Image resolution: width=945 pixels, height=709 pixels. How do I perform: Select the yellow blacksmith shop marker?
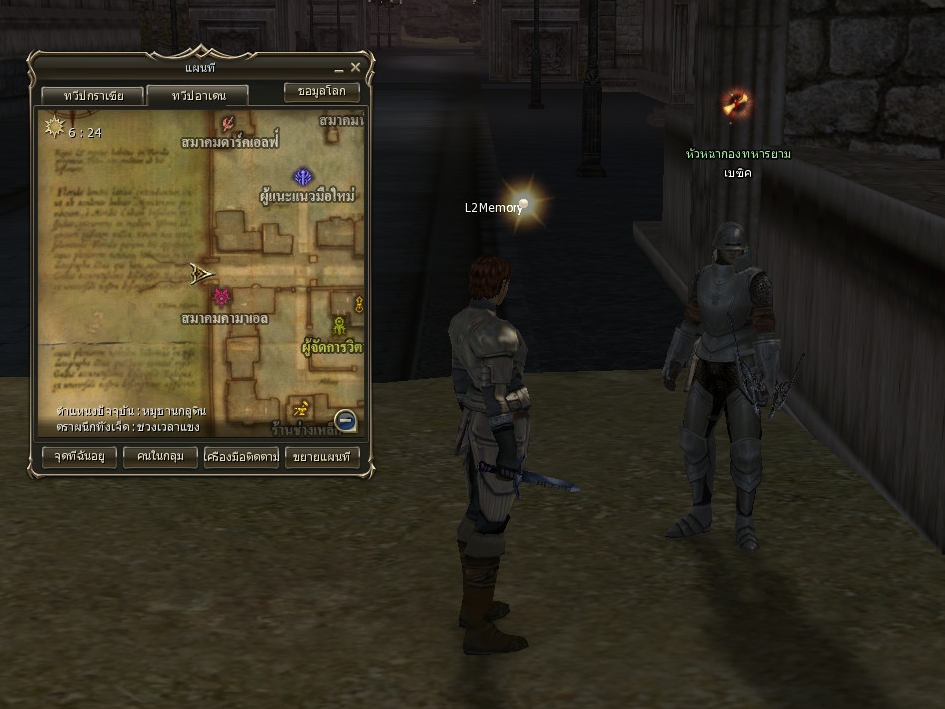tap(300, 409)
